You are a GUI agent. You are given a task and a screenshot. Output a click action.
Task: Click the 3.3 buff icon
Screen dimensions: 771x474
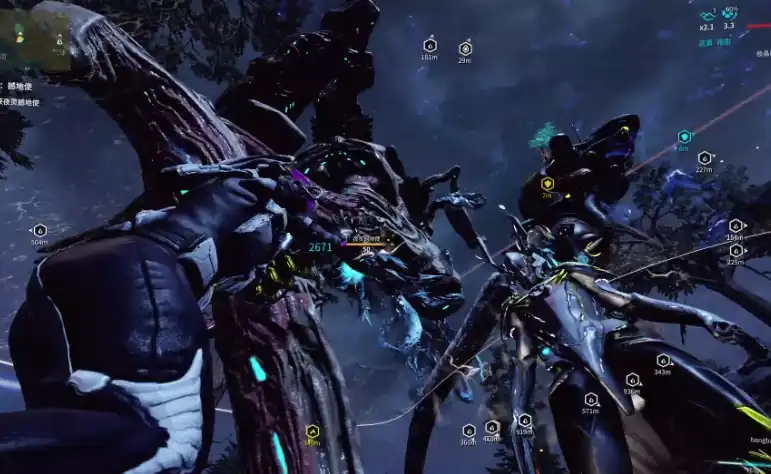730,15
